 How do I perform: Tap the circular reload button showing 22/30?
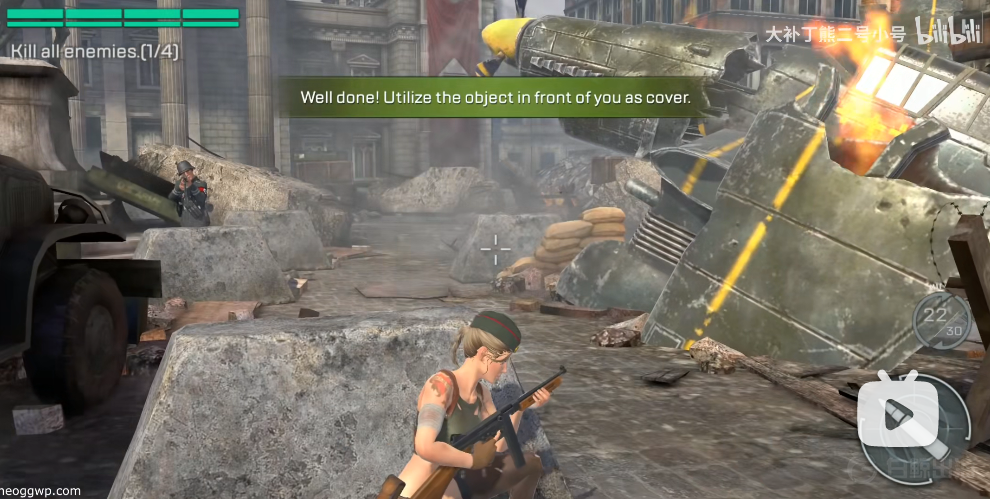pyautogui.click(x=941, y=321)
